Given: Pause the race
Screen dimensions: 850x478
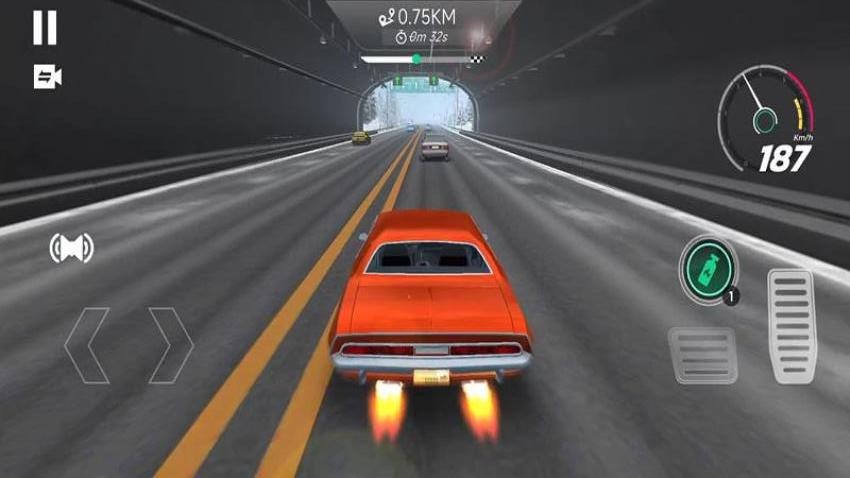Looking at the screenshot, I should (x=44, y=28).
